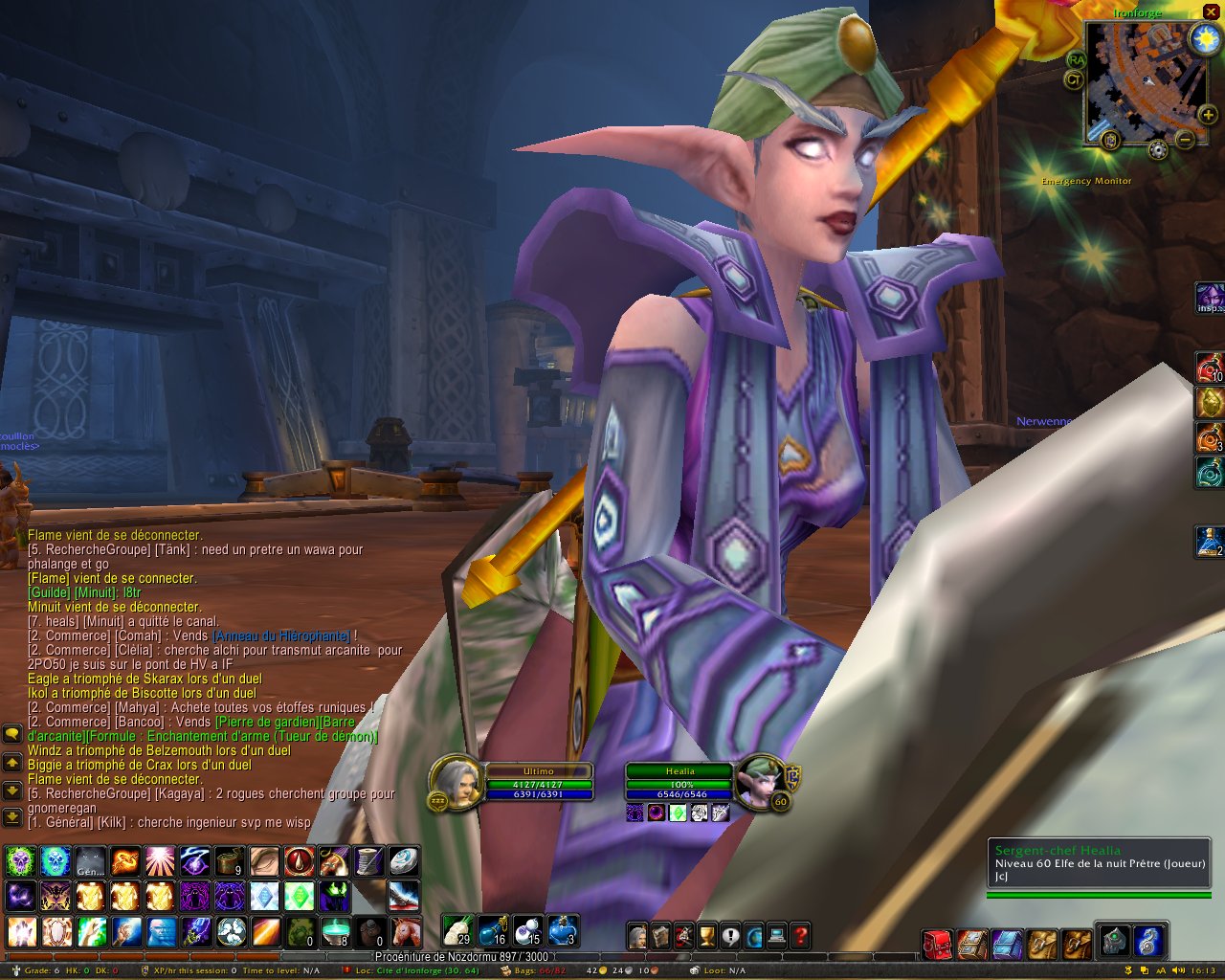Use the blue potion with 3 charges
This screenshot has height=980, width=1225.
[x=563, y=930]
